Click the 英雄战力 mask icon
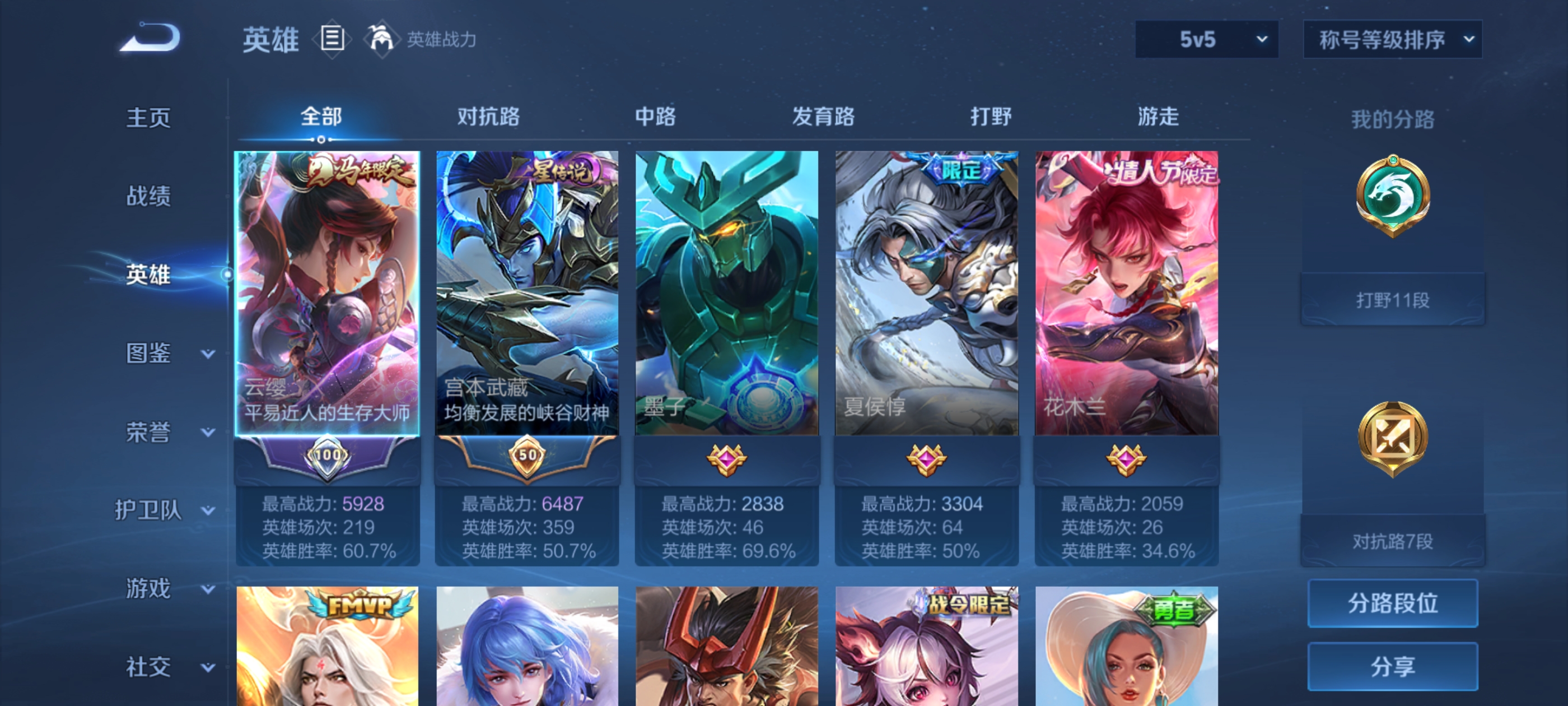1568x706 pixels. [x=382, y=38]
